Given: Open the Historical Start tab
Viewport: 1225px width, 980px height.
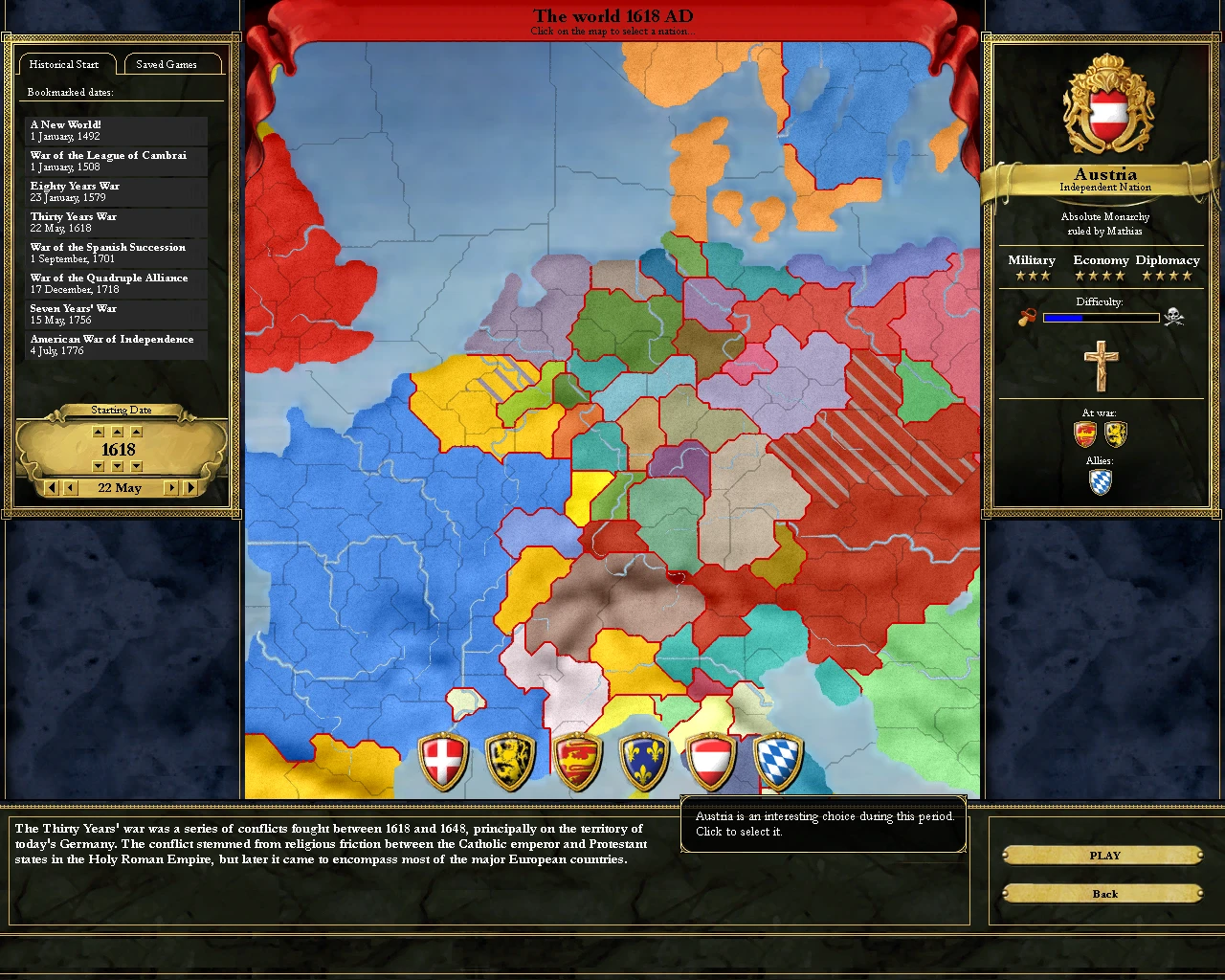Looking at the screenshot, I should point(66,64).
